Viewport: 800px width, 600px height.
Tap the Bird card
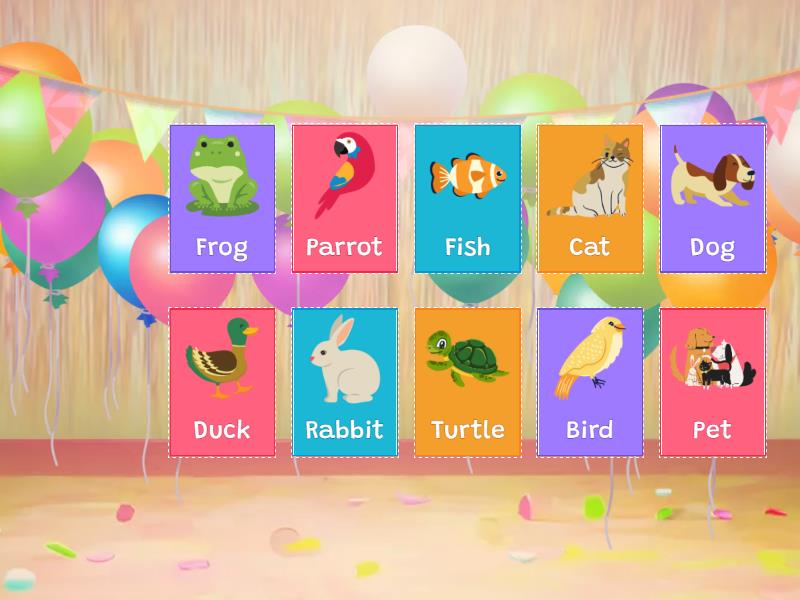(590, 382)
